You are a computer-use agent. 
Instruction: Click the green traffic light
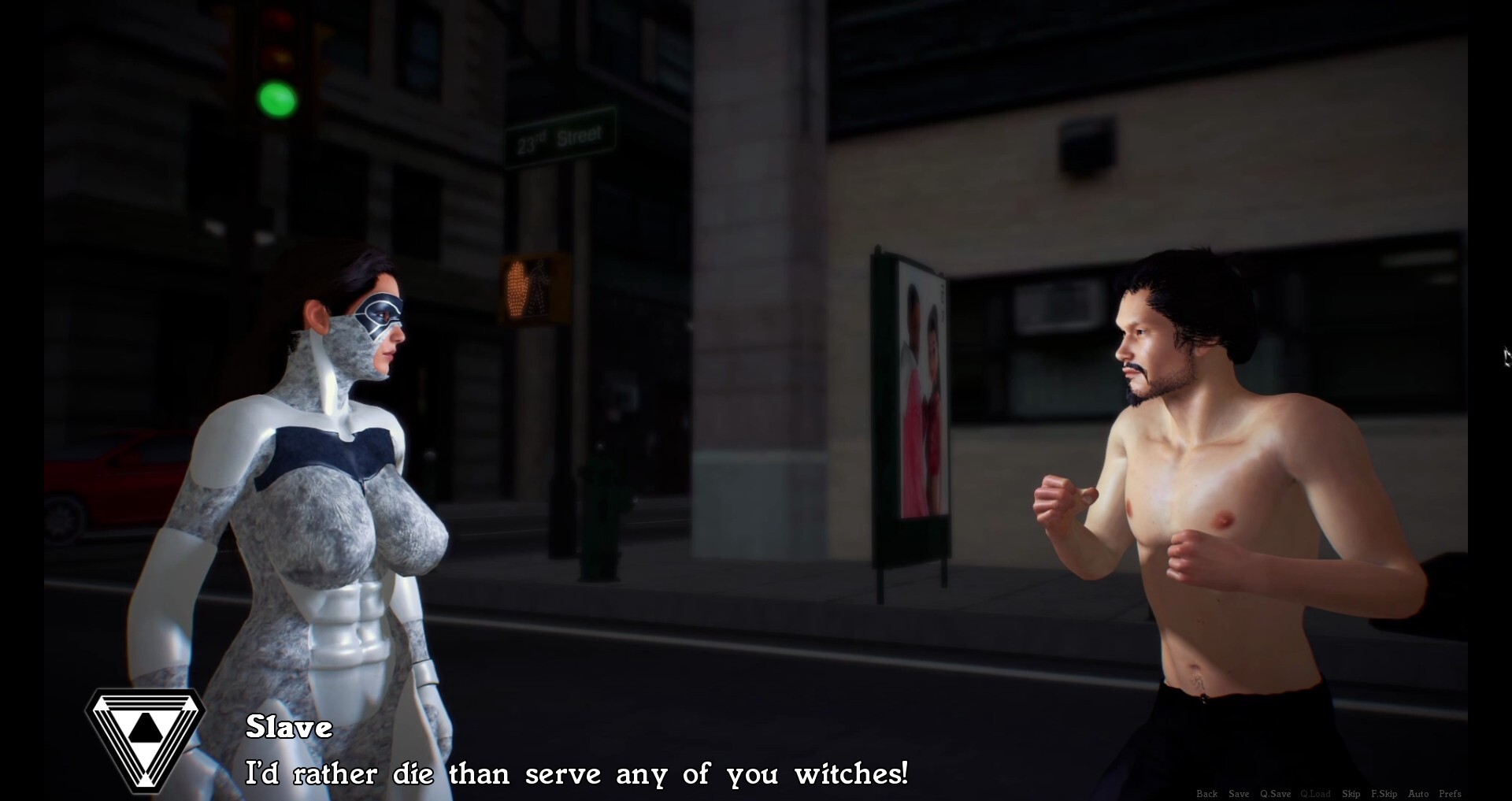pyautogui.click(x=277, y=98)
